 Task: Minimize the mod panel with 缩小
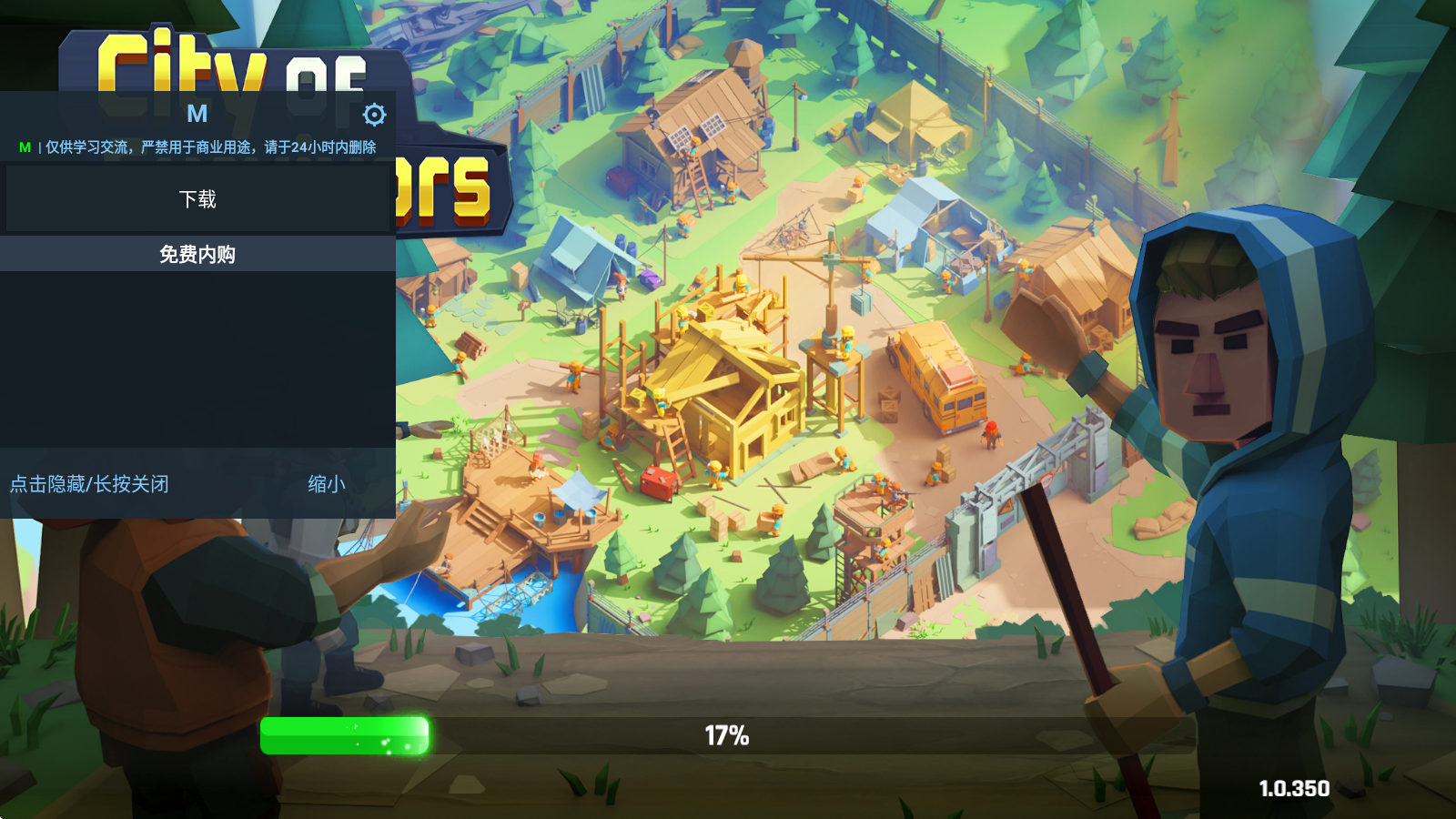tap(326, 484)
